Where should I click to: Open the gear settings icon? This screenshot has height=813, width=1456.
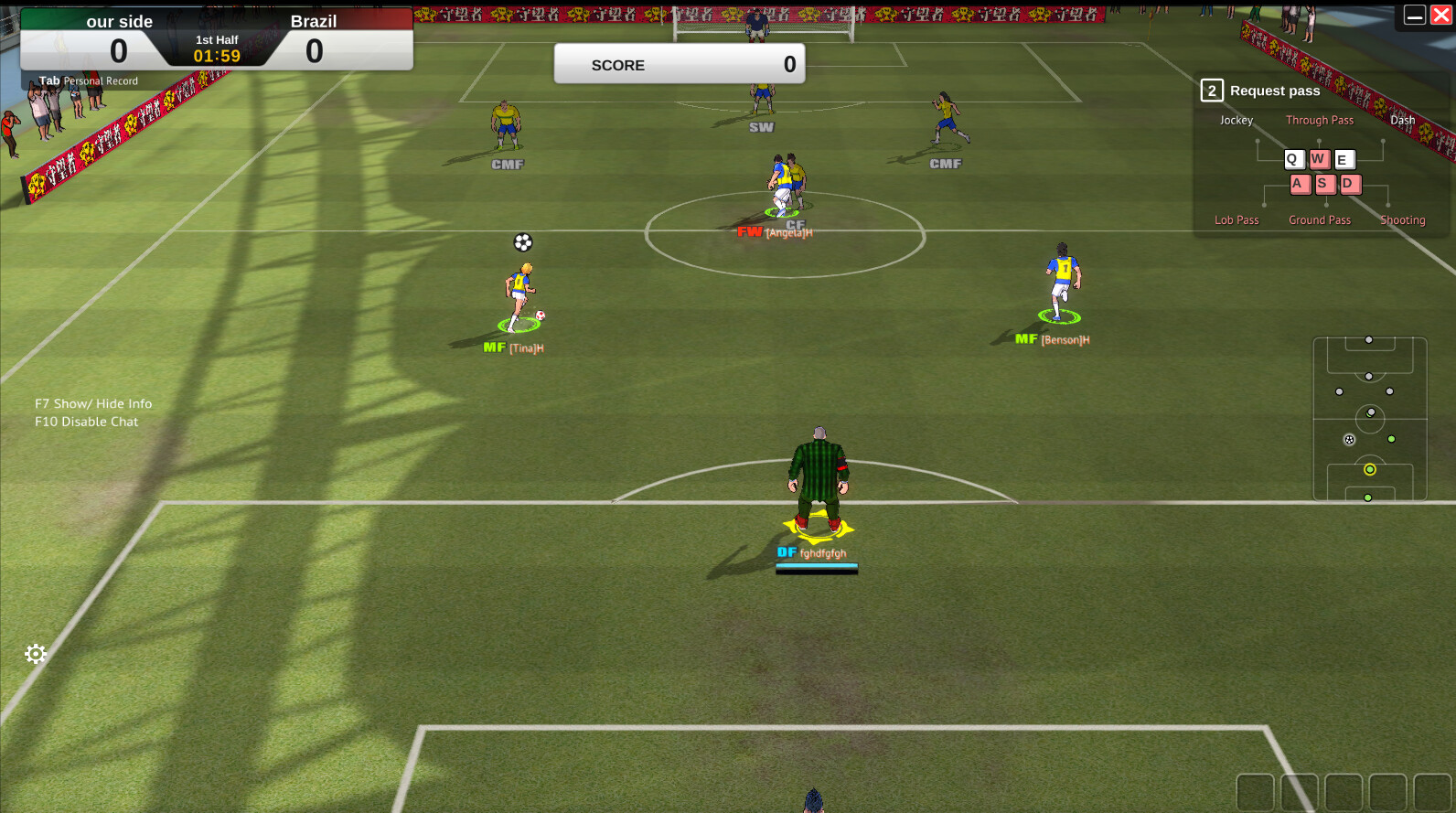pos(36,654)
